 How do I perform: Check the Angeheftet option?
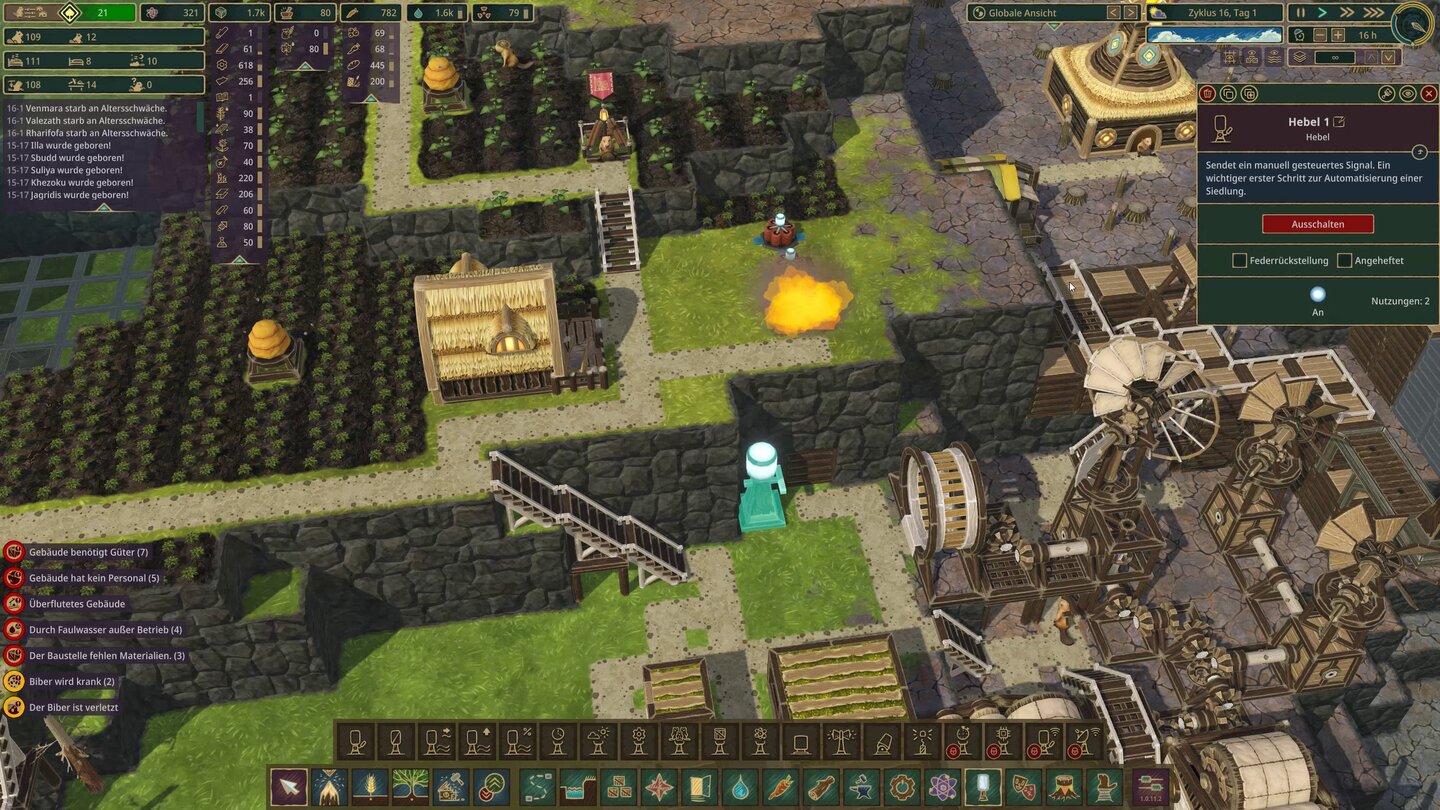pos(1346,260)
